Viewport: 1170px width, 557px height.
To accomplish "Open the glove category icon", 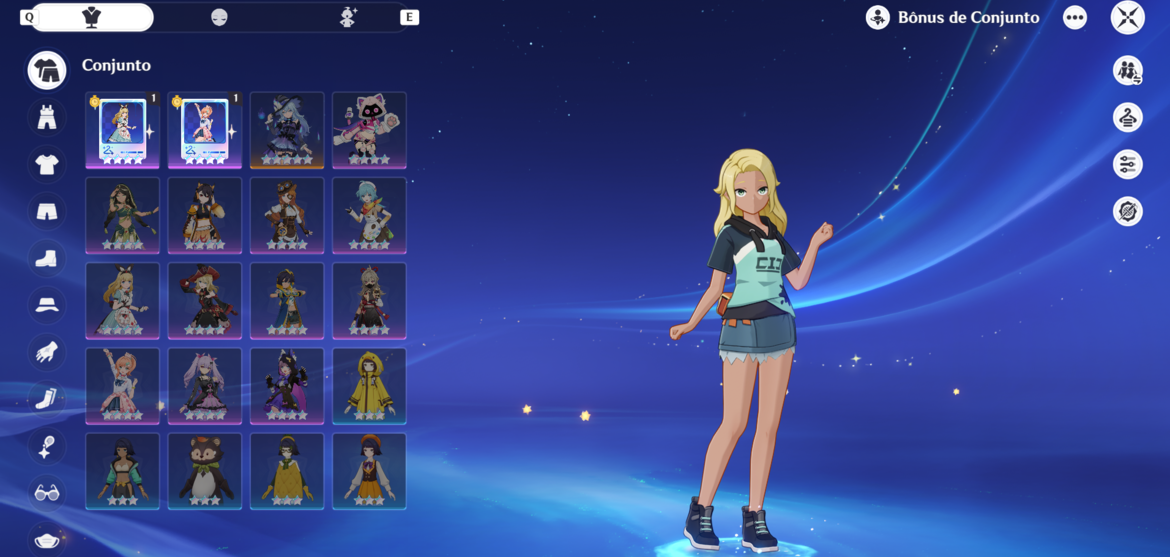I will pos(47,352).
